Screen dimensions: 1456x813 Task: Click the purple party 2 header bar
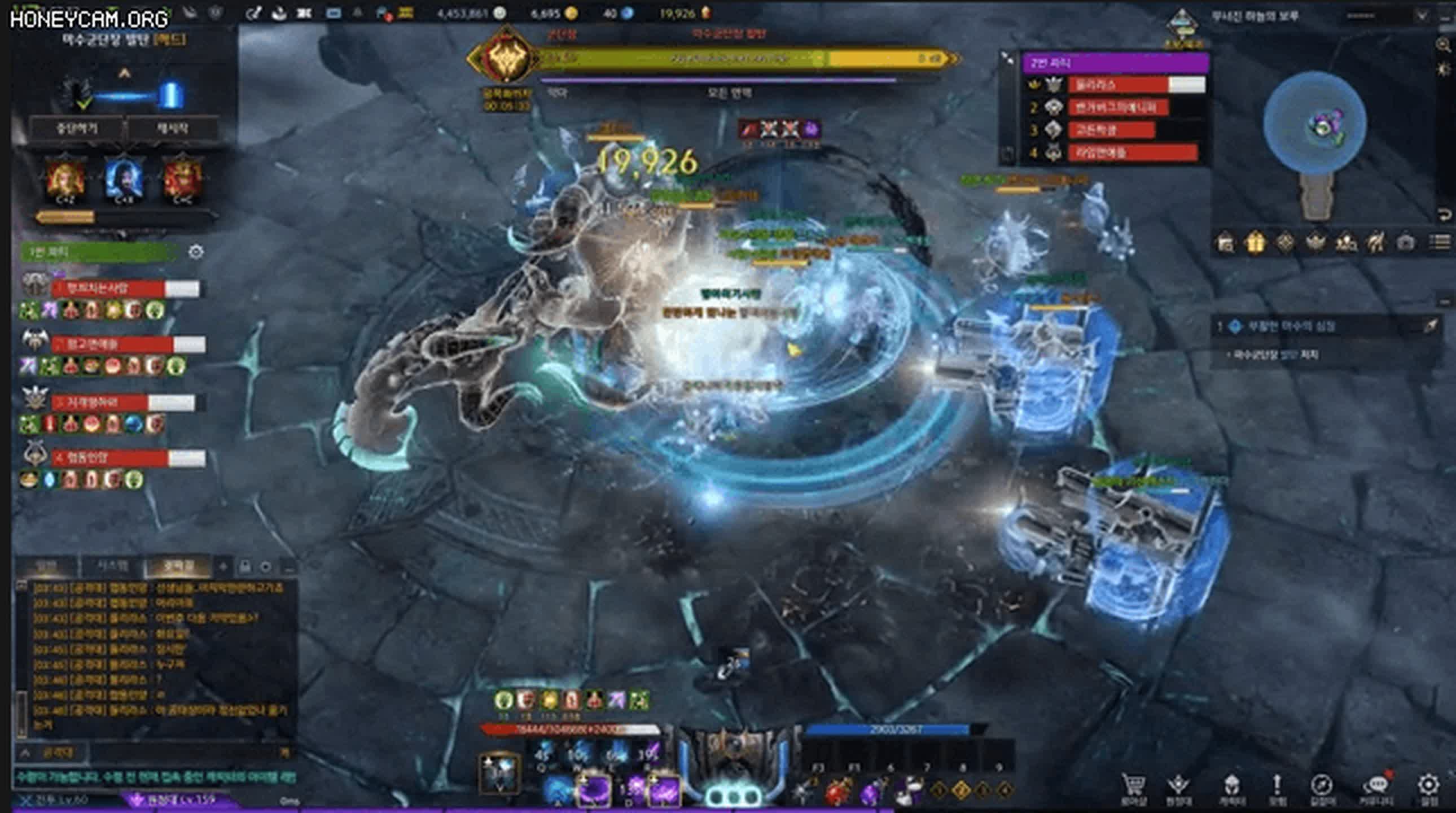[x=1115, y=63]
